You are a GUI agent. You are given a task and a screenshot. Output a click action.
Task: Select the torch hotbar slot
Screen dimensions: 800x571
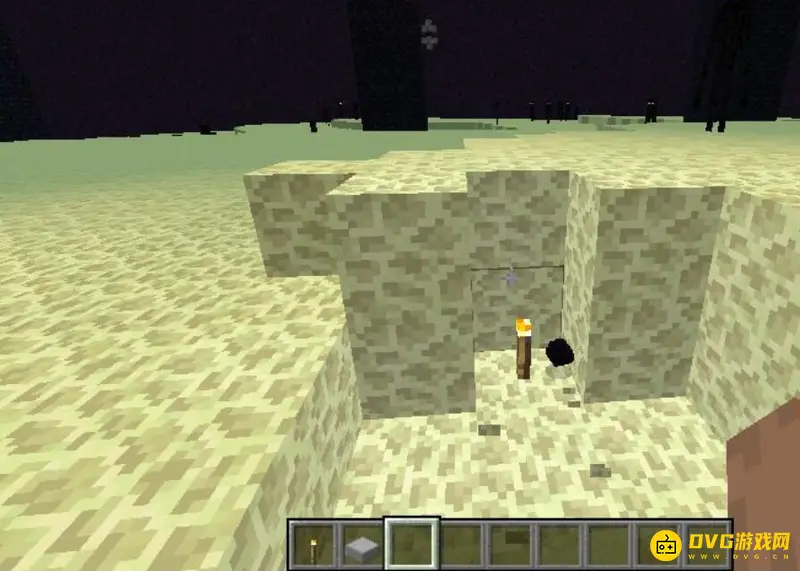(312, 545)
